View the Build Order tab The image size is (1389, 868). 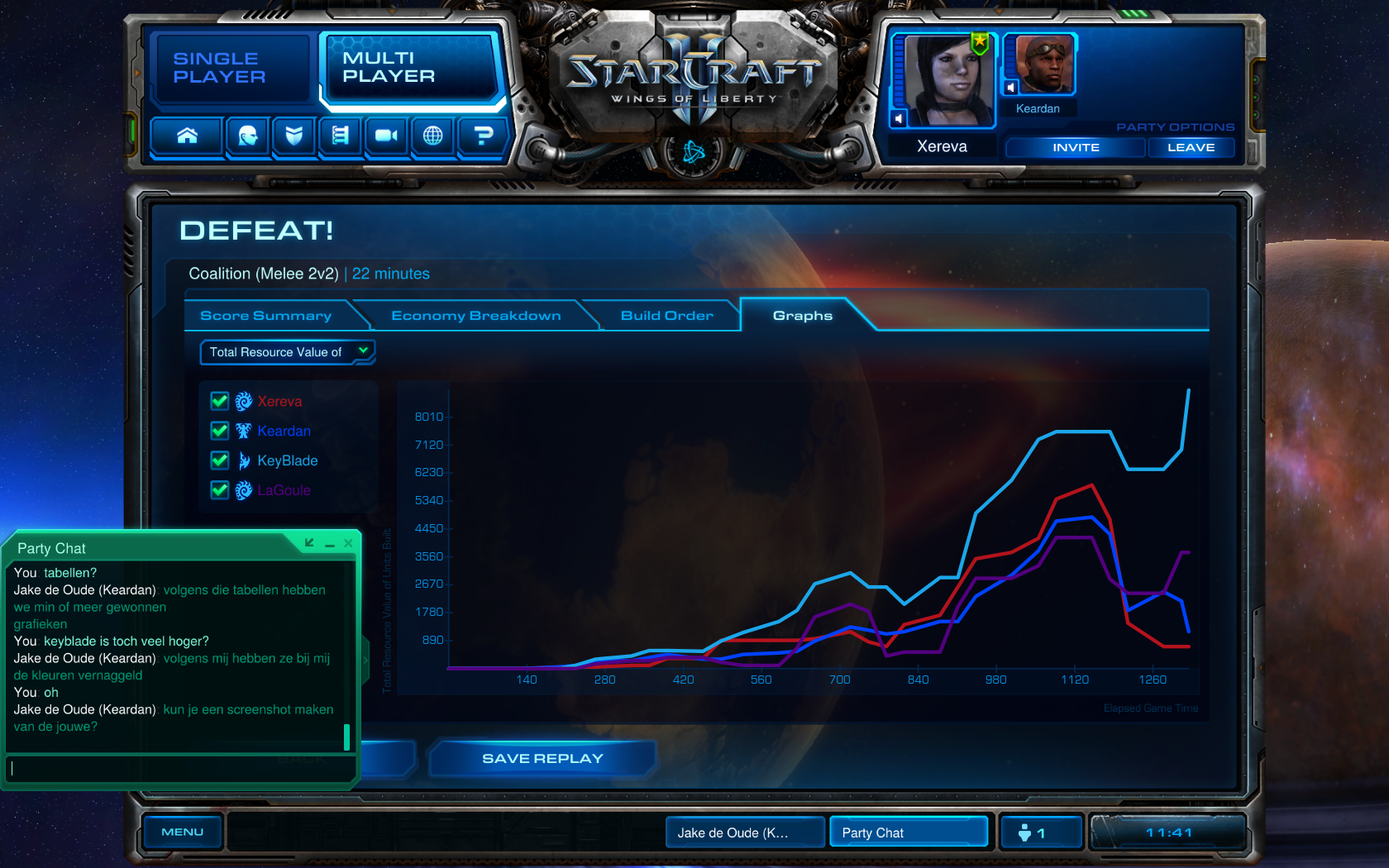[666, 316]
